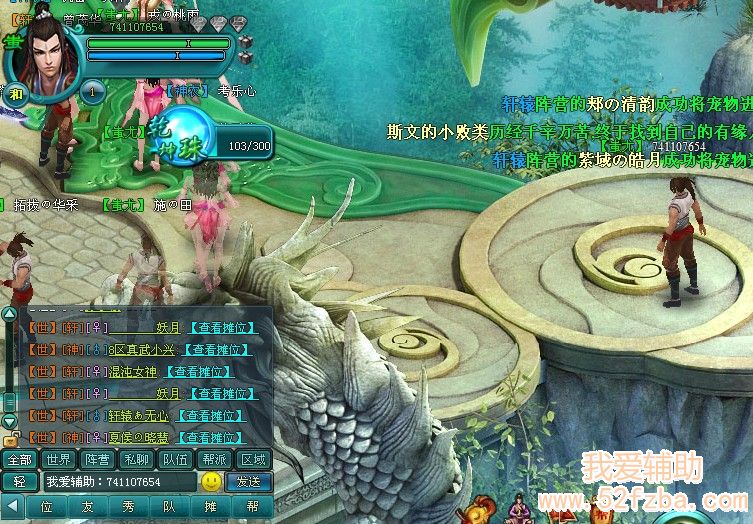Toggle the 和 peace mode button
Image resolution: width=753 pixels, height=524 pixels.
click(x=17, y=94)
